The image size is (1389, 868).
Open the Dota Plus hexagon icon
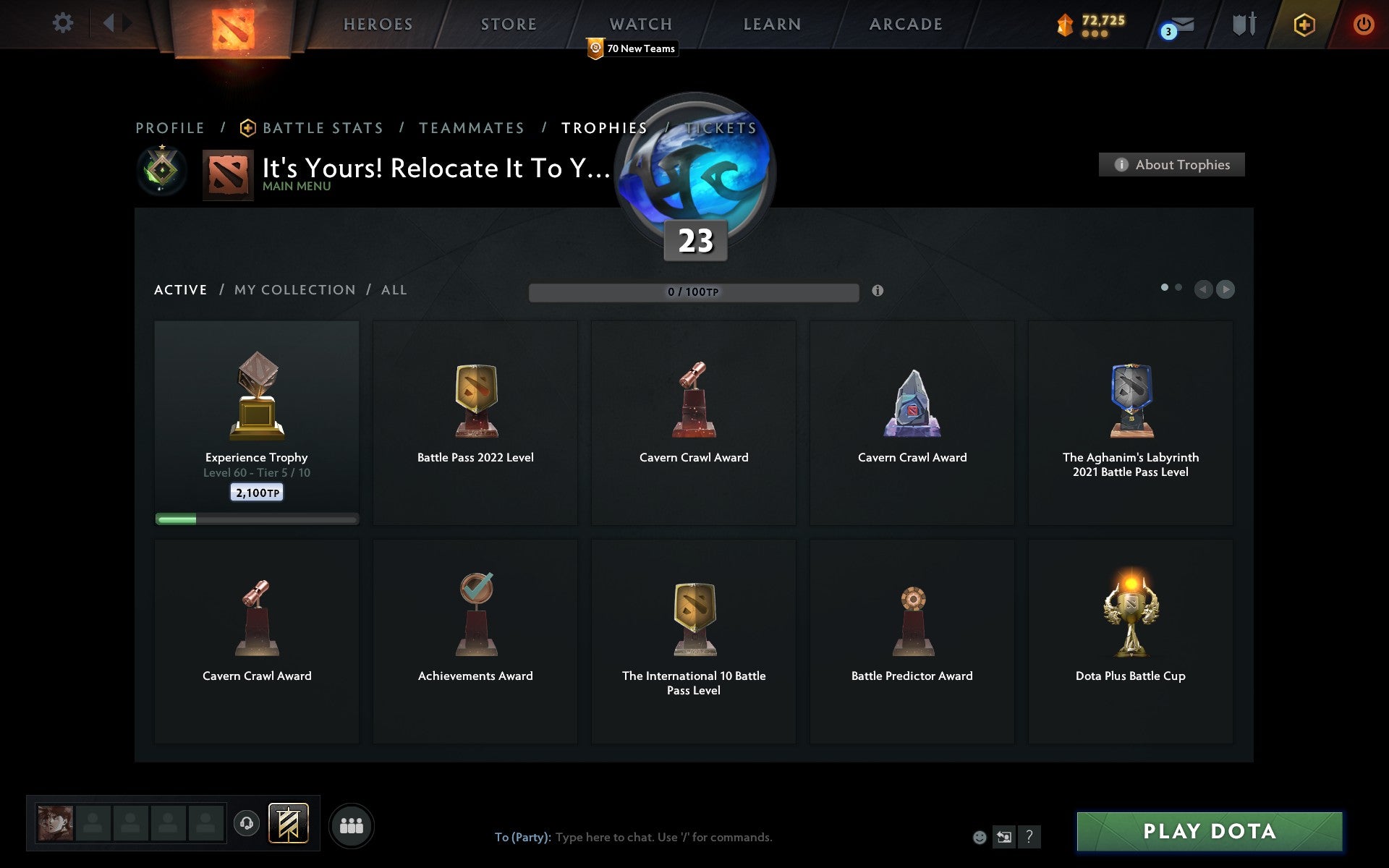[1303, 24]
